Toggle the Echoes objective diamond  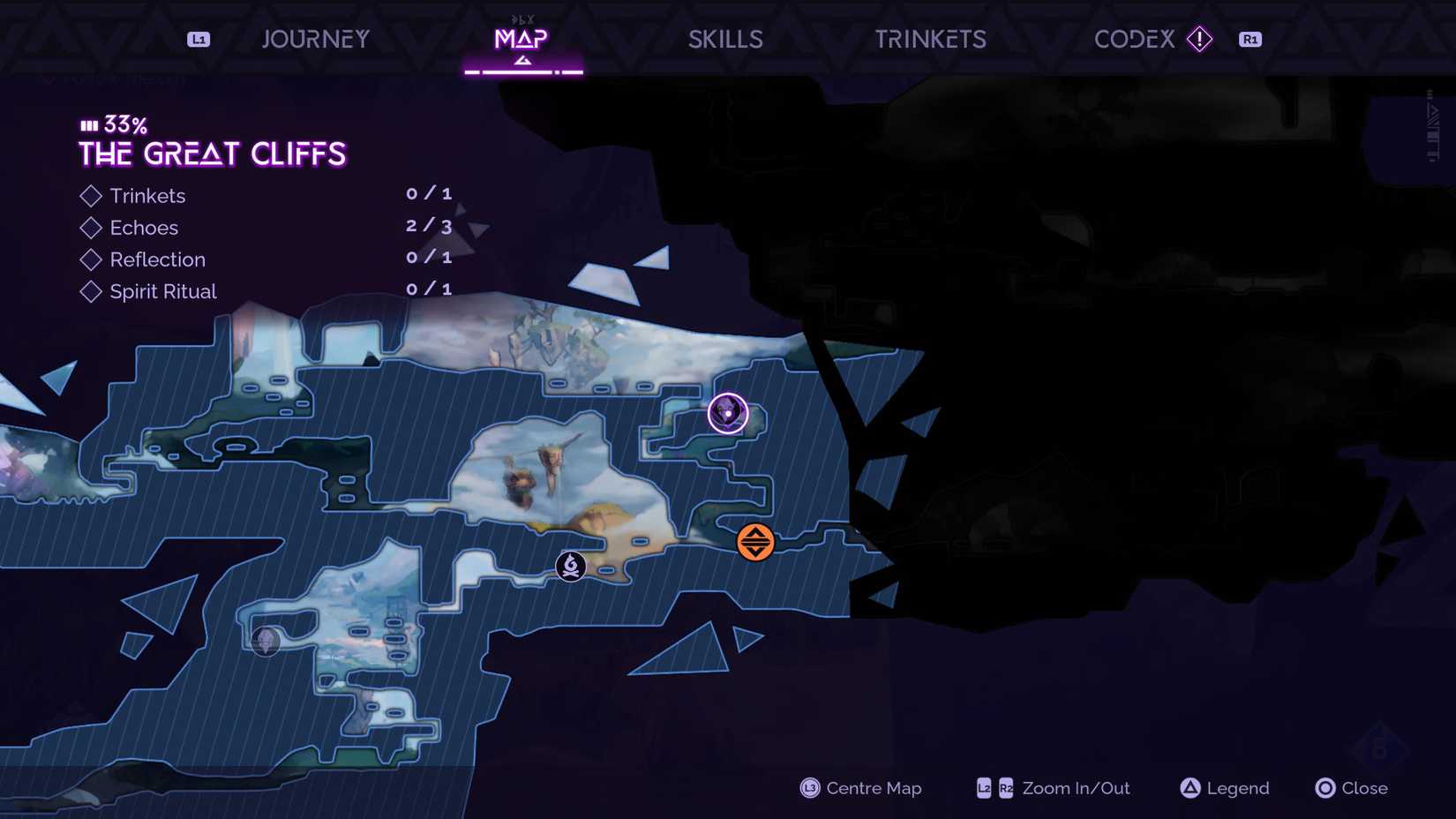[91, 227]
